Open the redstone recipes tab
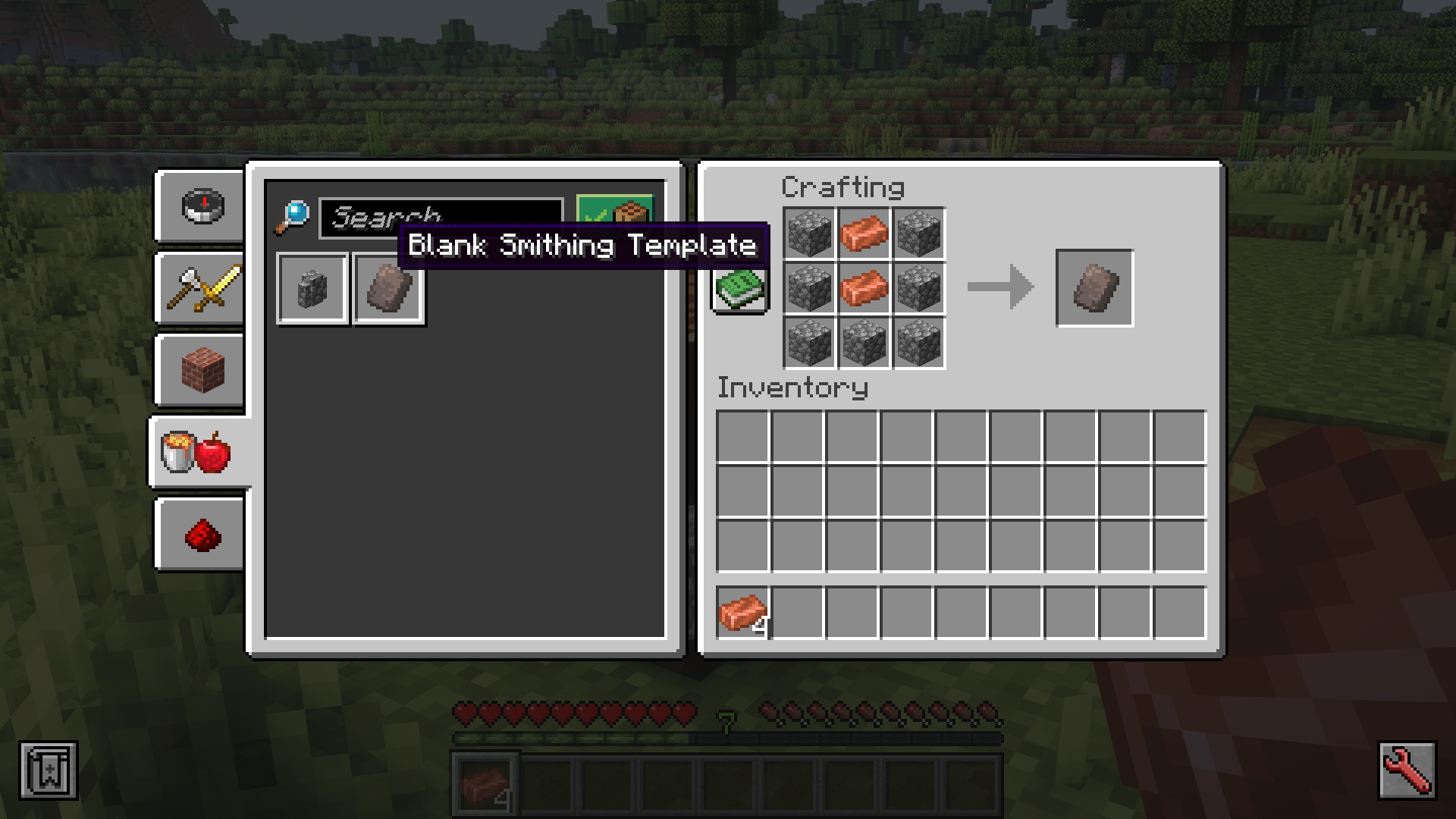The width and height of the screenshot is (1456, 819). pyautogui.click(x=199, y=533)
